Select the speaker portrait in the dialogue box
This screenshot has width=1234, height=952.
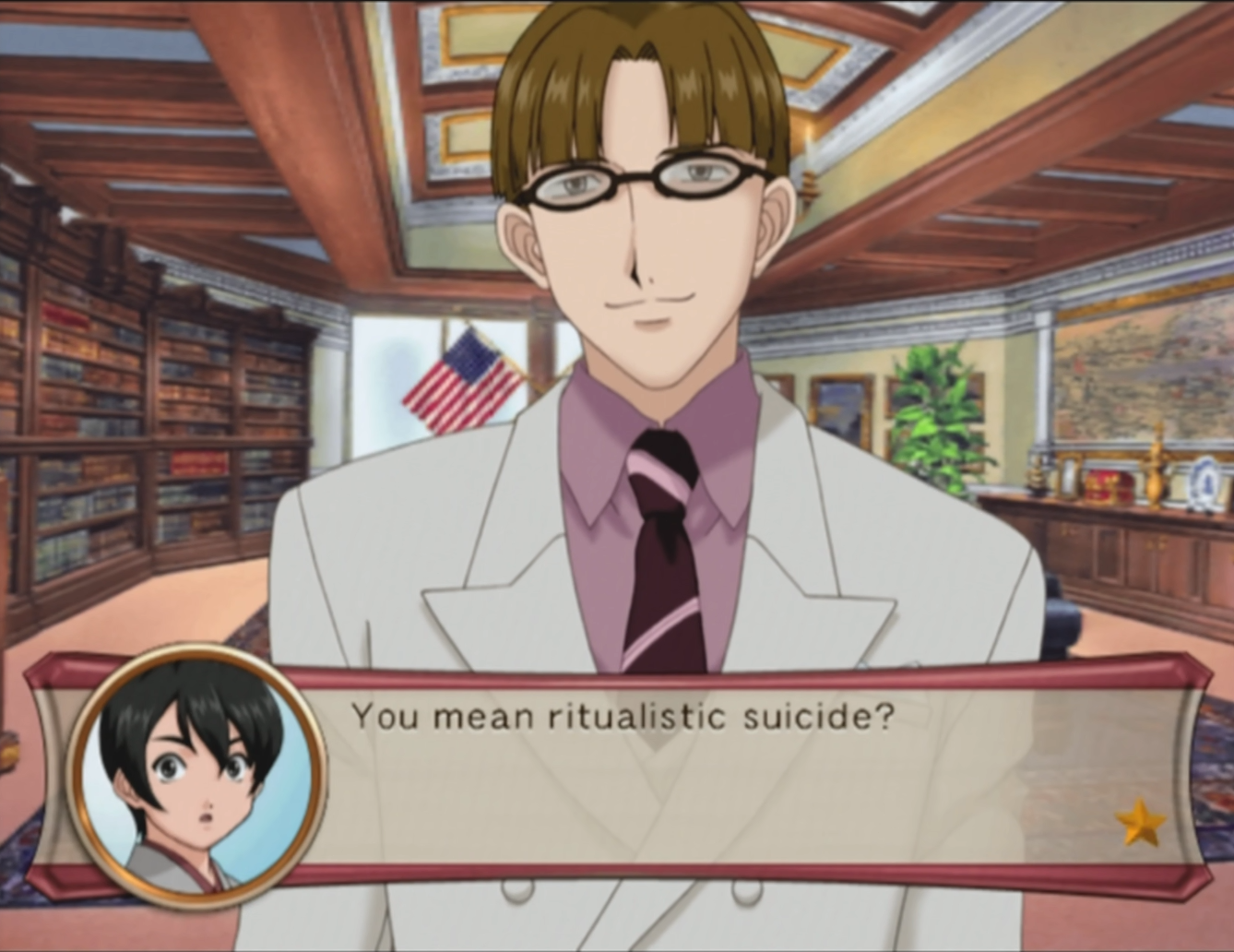click(196, 777)
